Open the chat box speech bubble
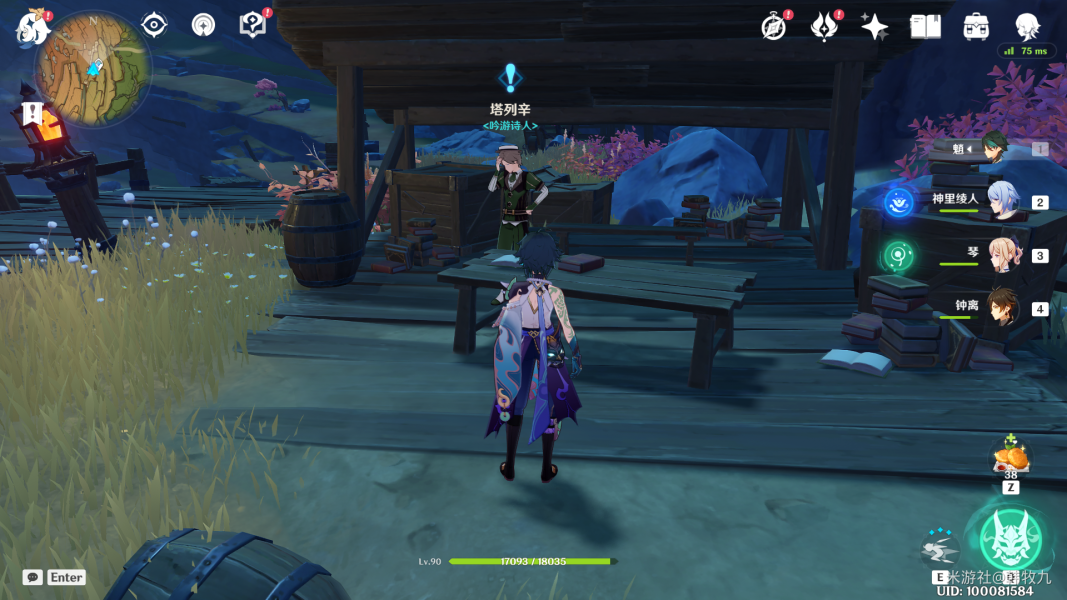This screenshot has width=1067, height=600. click(x=33, y=577)
